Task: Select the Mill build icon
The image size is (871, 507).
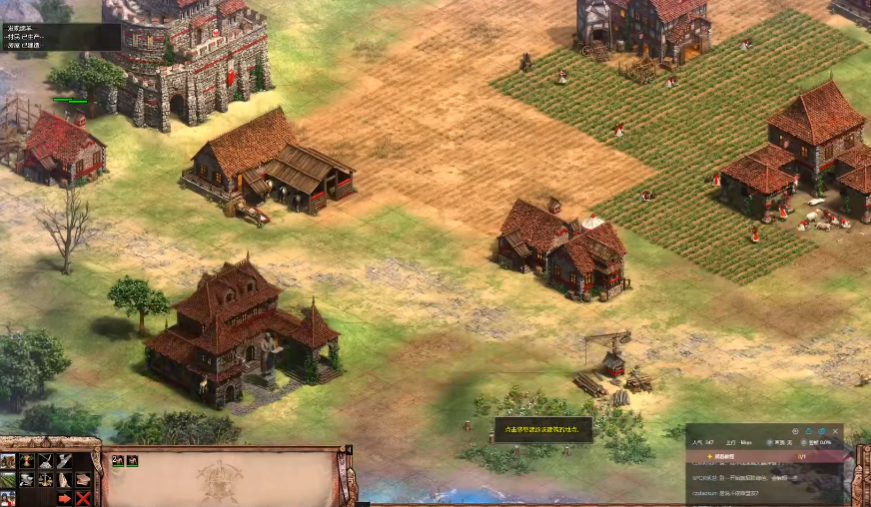Action: pyautogui.click(x=27, y=461)
